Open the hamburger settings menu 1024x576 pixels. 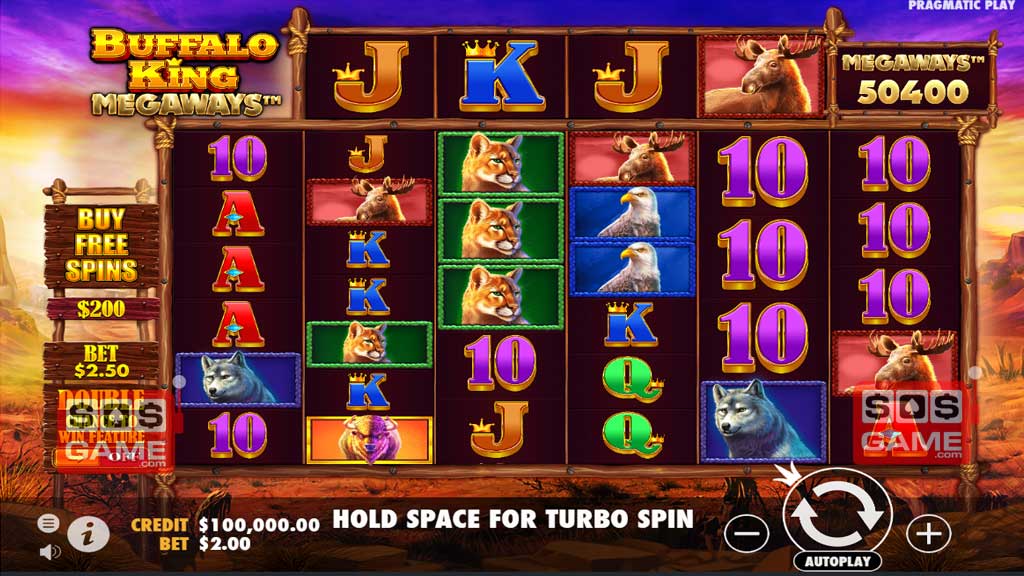point(48,523)
